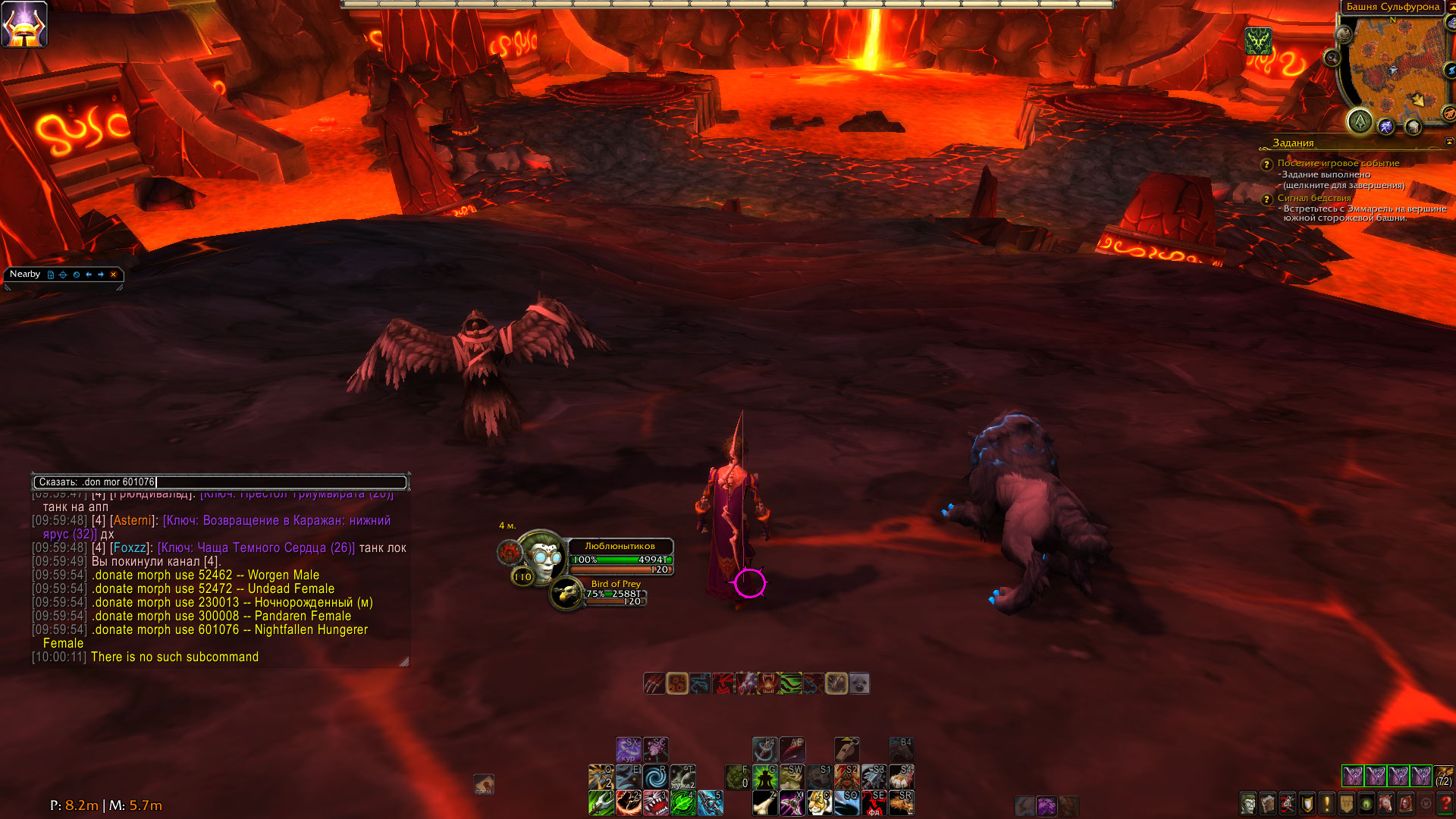Open the help red question mark button
Image resolution: width=1456 pixels, height=819 pixels.
(x=1445, y=802)
